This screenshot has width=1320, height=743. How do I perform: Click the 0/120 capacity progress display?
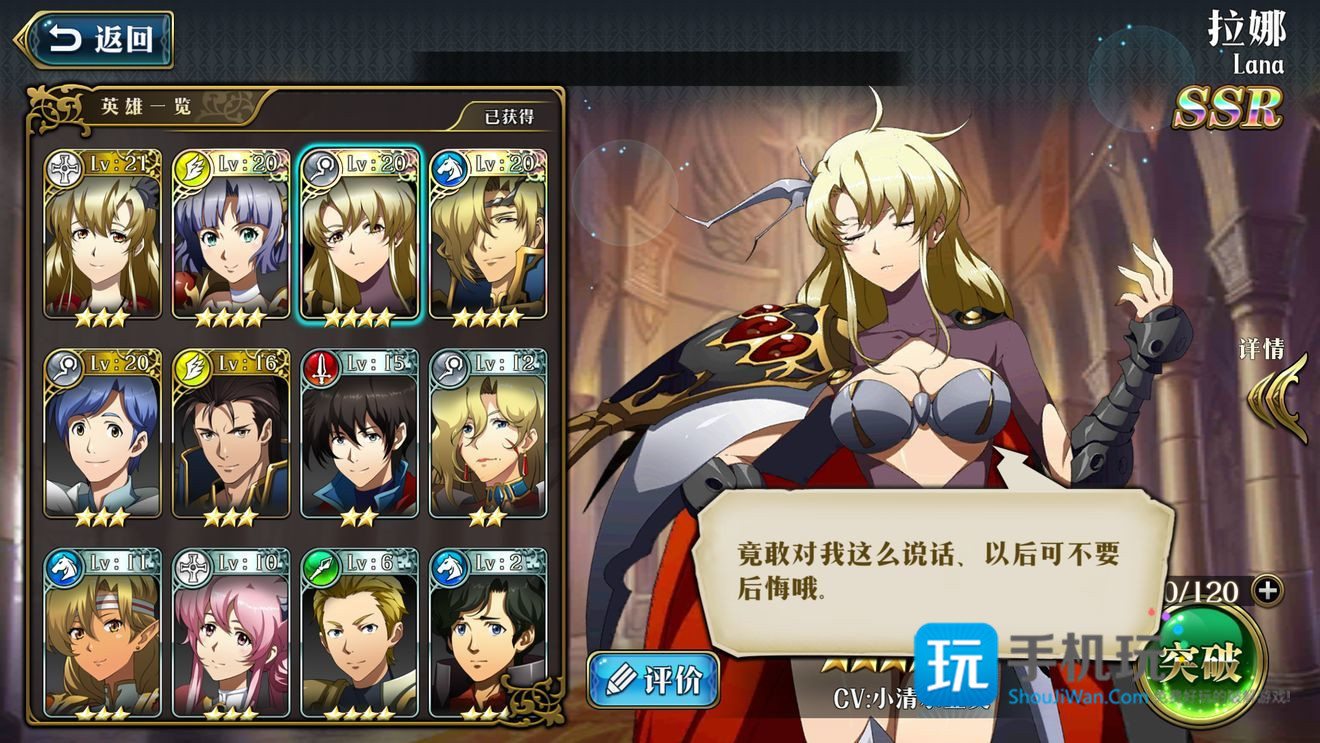click(1200, 592)
